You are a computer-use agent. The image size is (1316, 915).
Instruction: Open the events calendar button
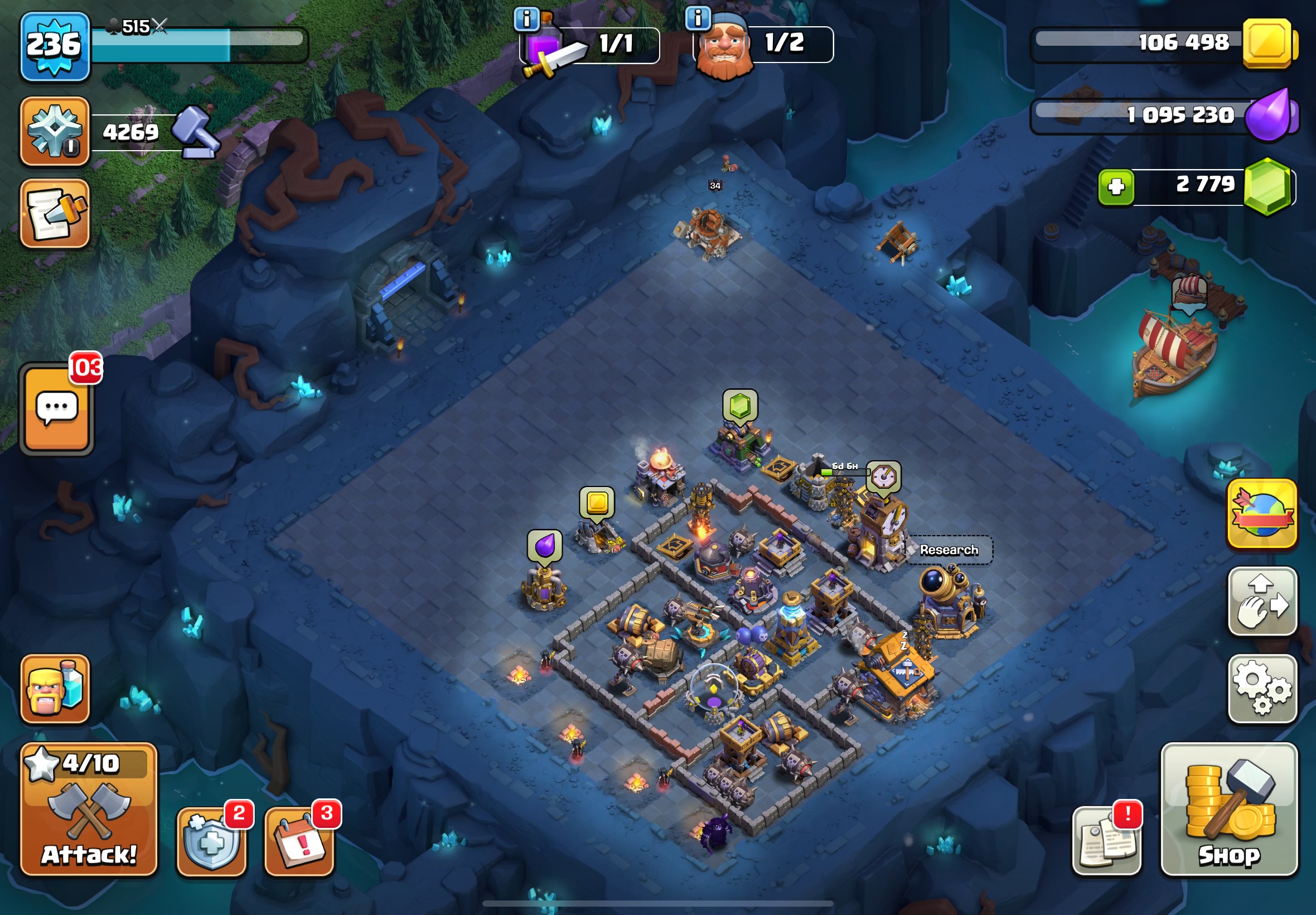299,841
